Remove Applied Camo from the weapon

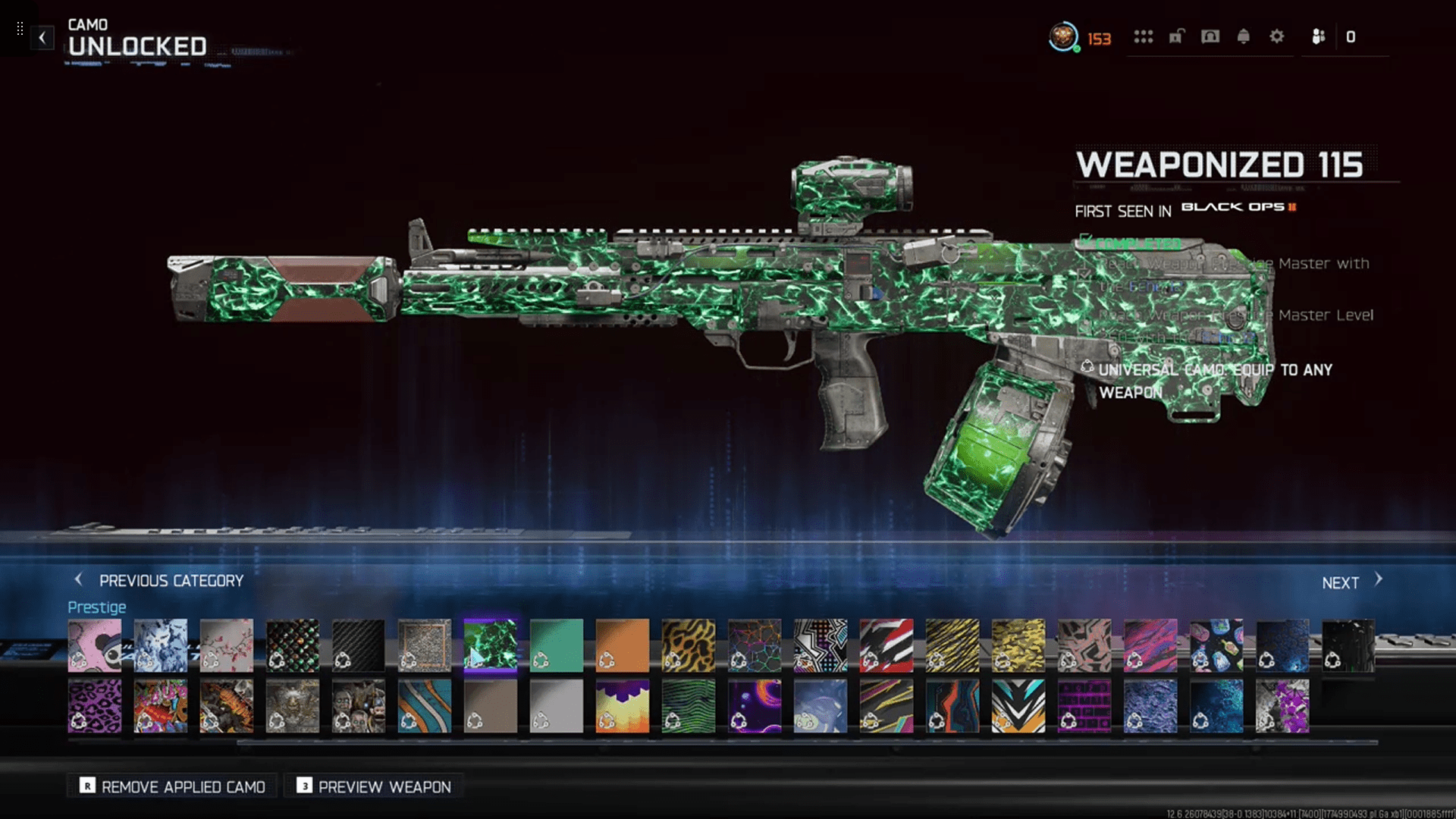pyautogui.click(x=173, y=786)
